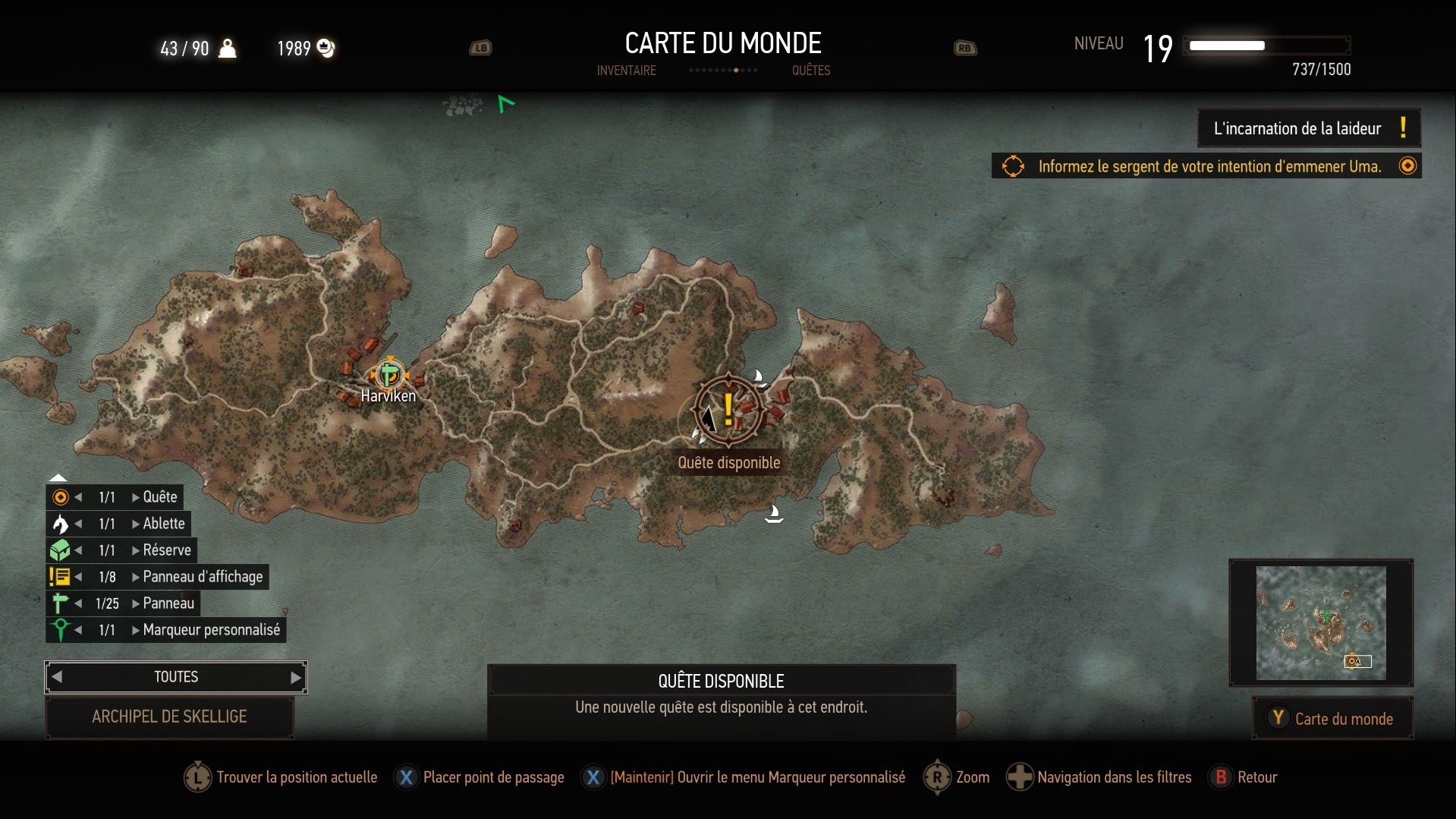Select the Quête filter icon in the legend
Viewport: 1456px width, 819px height.
tap(59, 496)
